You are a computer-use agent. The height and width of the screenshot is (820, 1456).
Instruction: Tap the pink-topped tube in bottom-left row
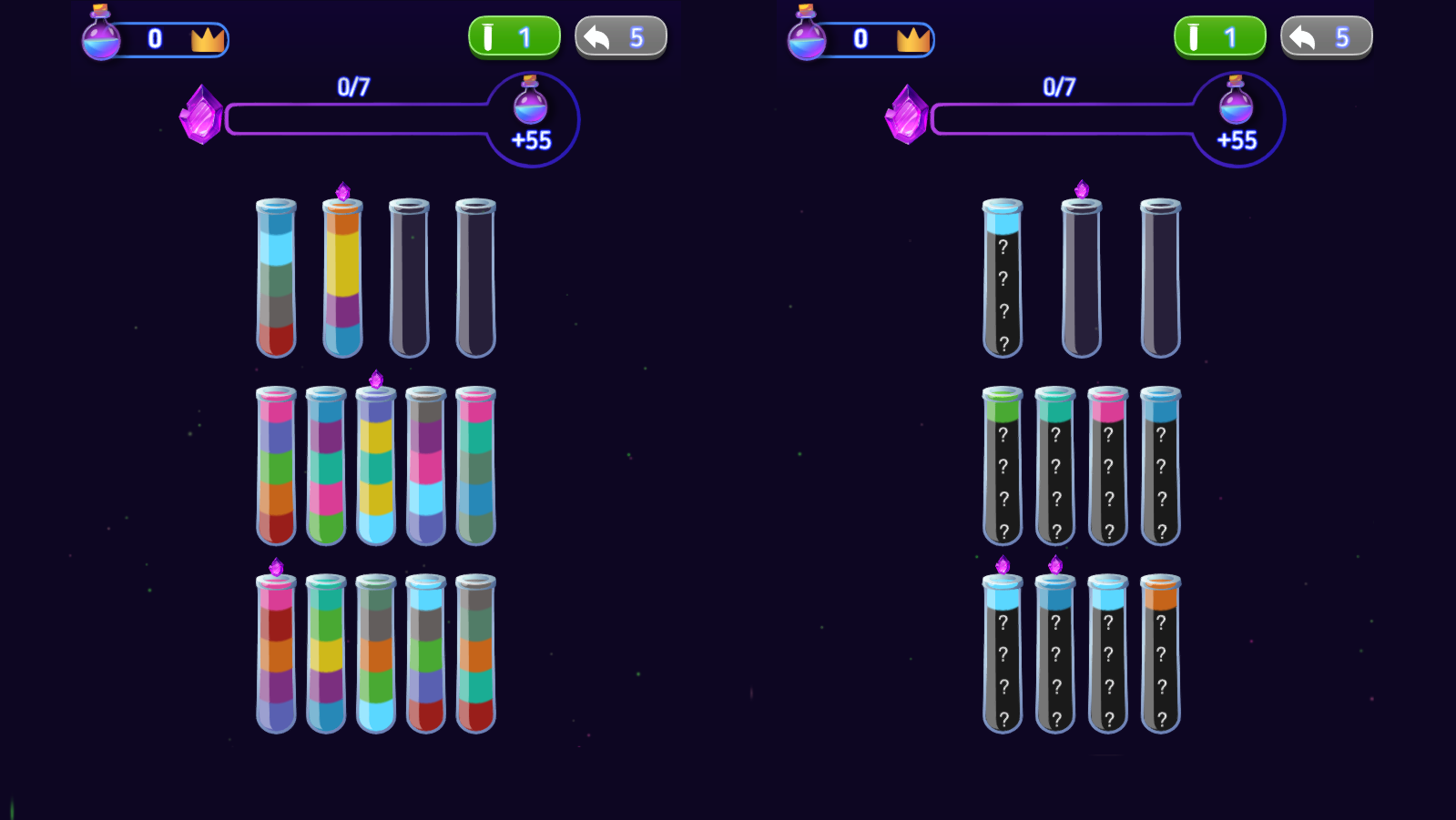tap(276, 651)
